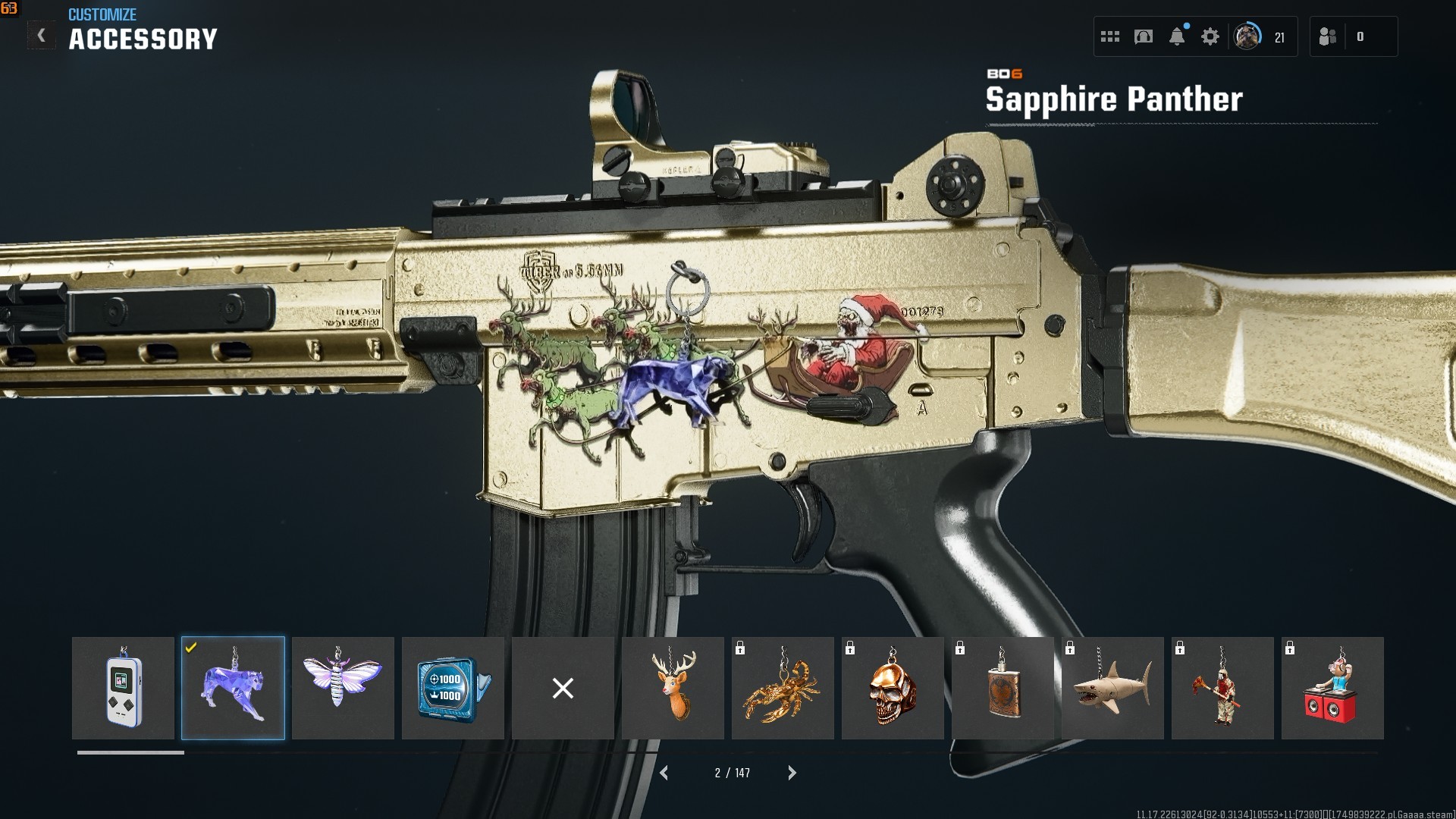
Task: Choose the locked leather flask charm
Action: click(1003, 688)
